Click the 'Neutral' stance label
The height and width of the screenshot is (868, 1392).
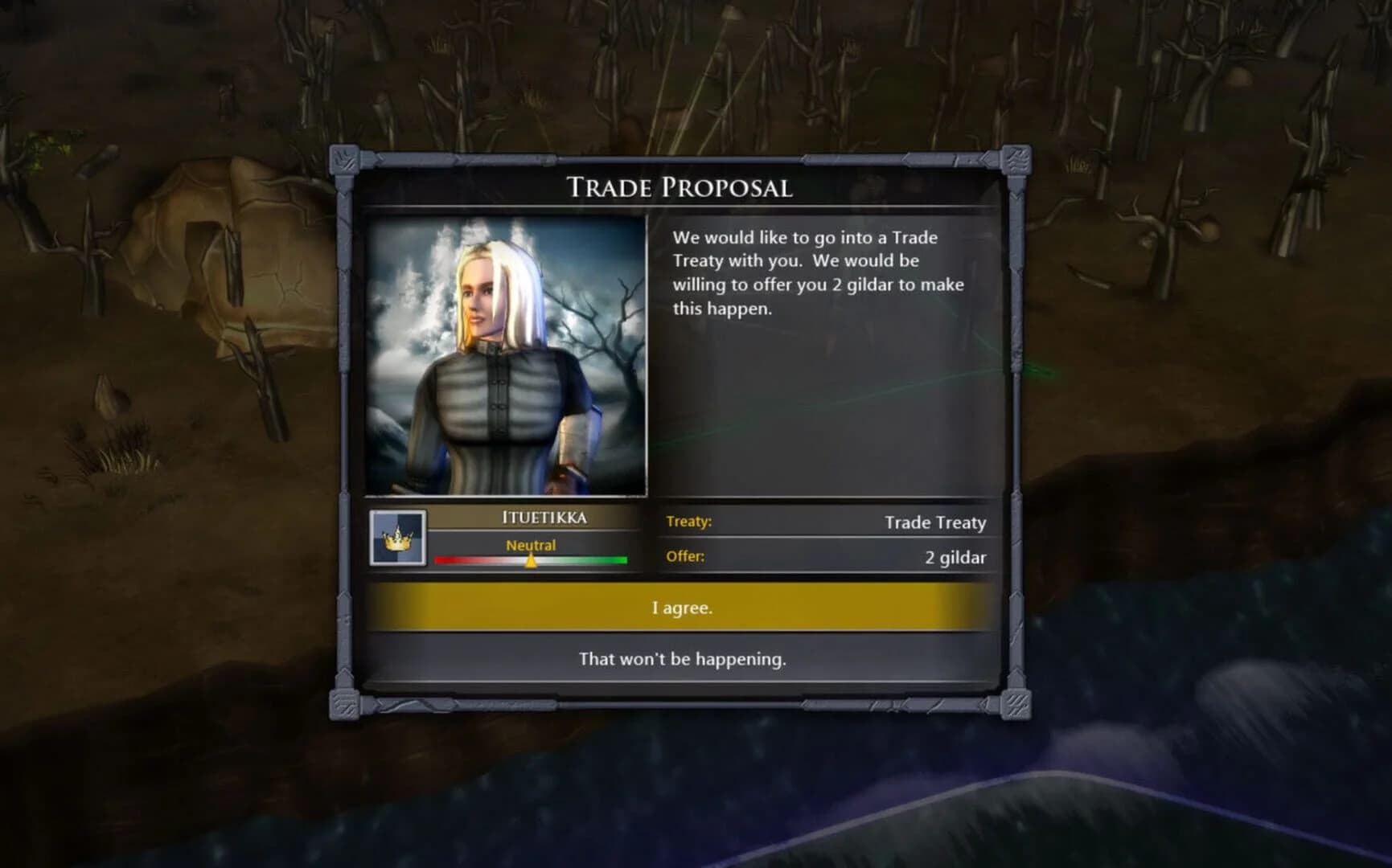(530, 544)
